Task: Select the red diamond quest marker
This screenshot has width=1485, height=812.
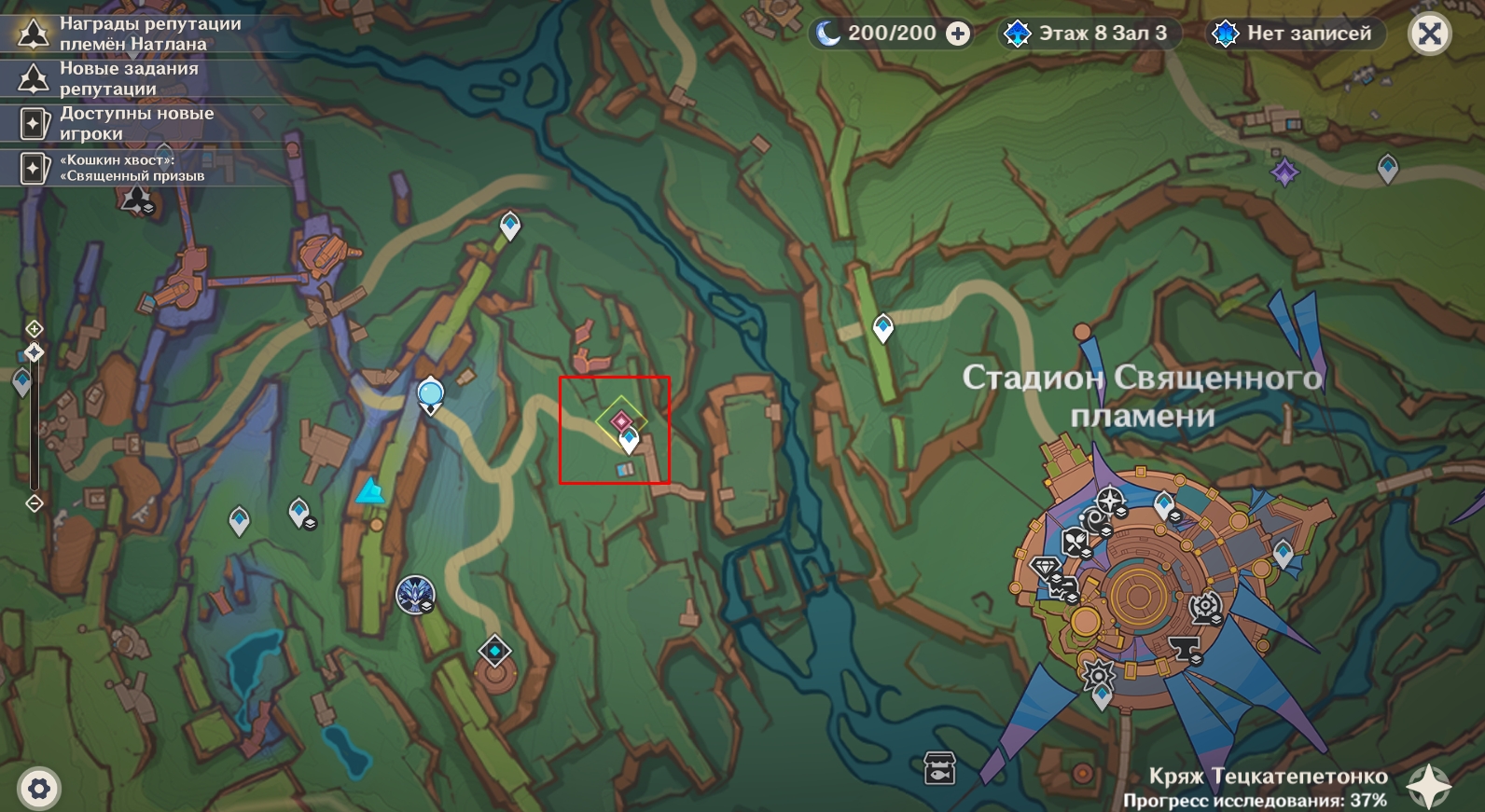Action: click(621, 421)
